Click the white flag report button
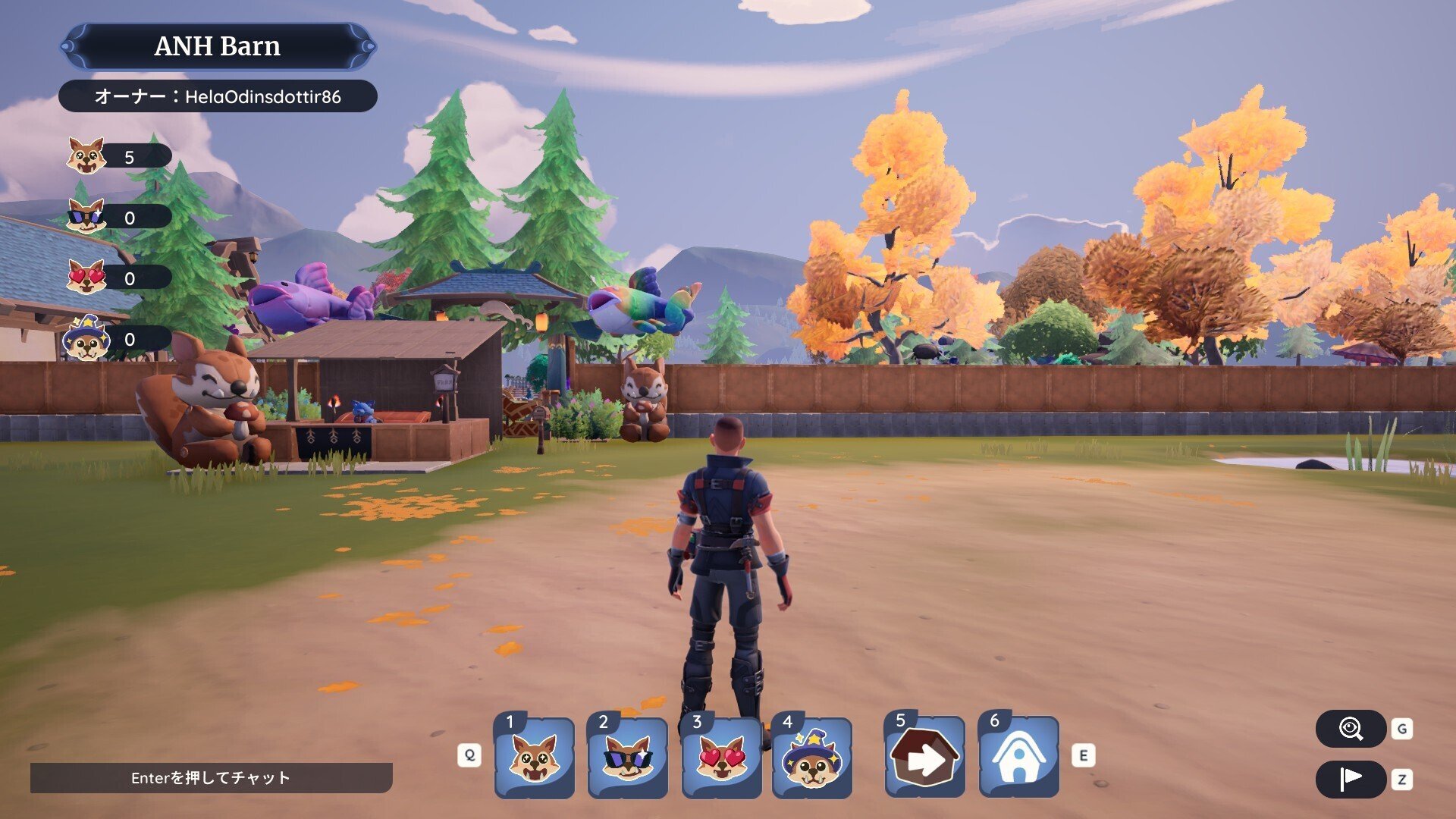This screenshot has width=1456, height=819. coord(1351,779)
